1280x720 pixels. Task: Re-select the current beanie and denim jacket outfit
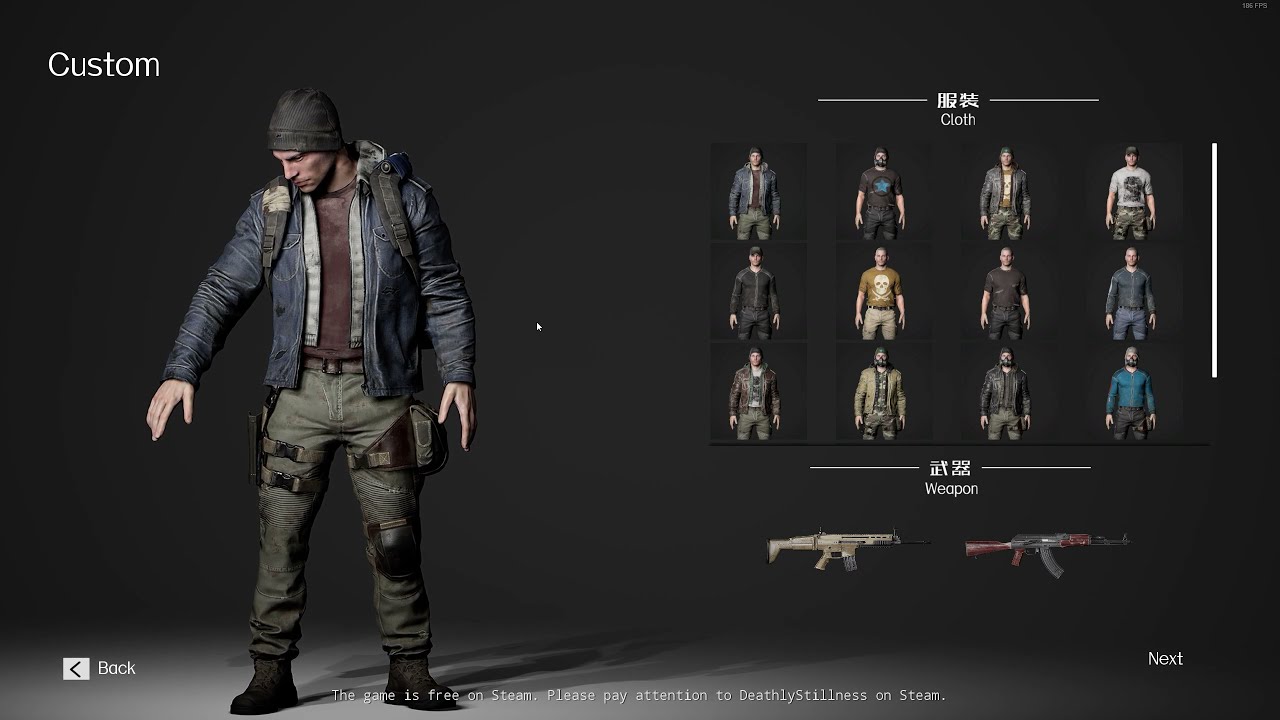pyautogui.click(x=758, y=190)
